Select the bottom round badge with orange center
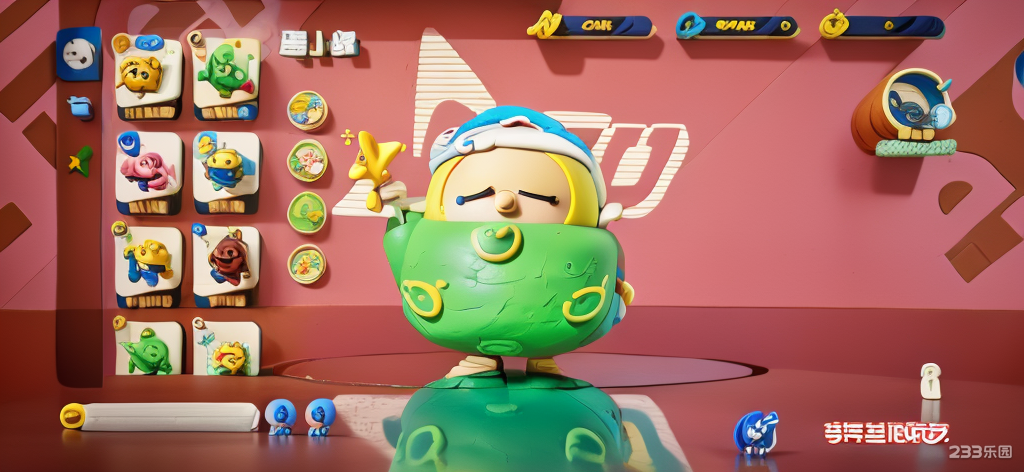The width and height of the screenshot is (1024, 472). (306, 263)
